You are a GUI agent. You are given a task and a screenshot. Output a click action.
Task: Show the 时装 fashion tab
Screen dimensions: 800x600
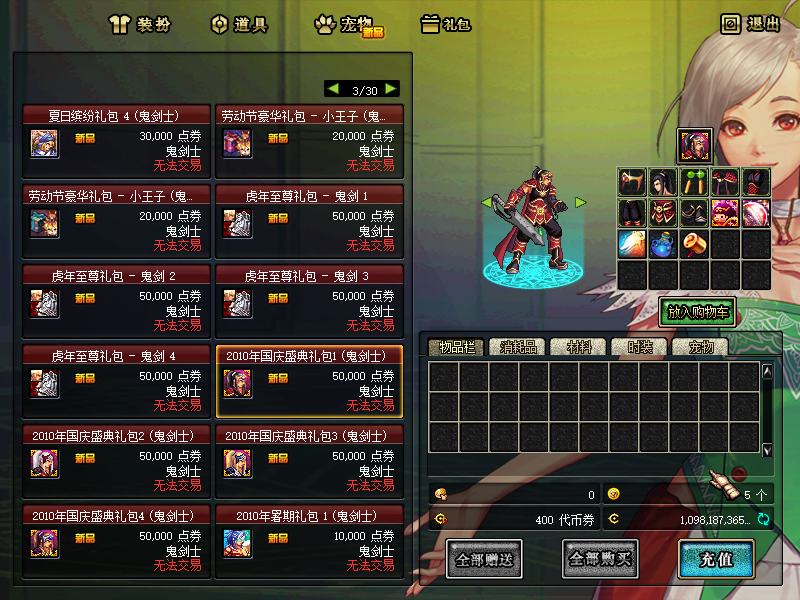click(639, 347)
